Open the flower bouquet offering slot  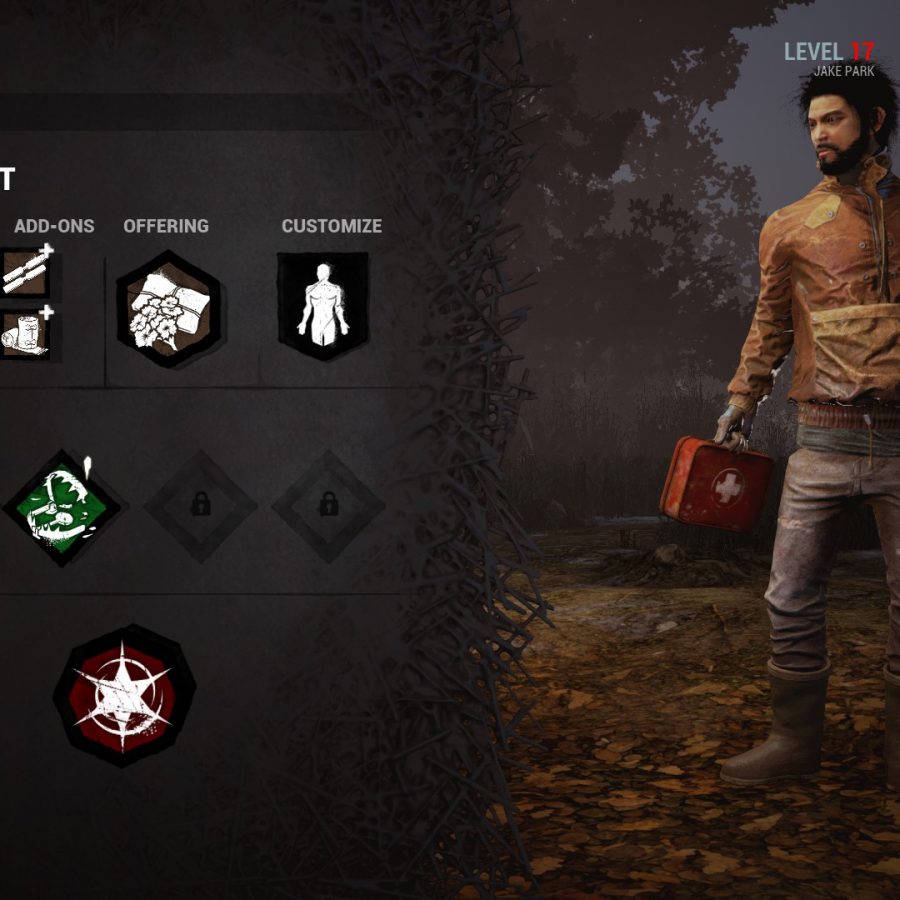tap(167, 309)
